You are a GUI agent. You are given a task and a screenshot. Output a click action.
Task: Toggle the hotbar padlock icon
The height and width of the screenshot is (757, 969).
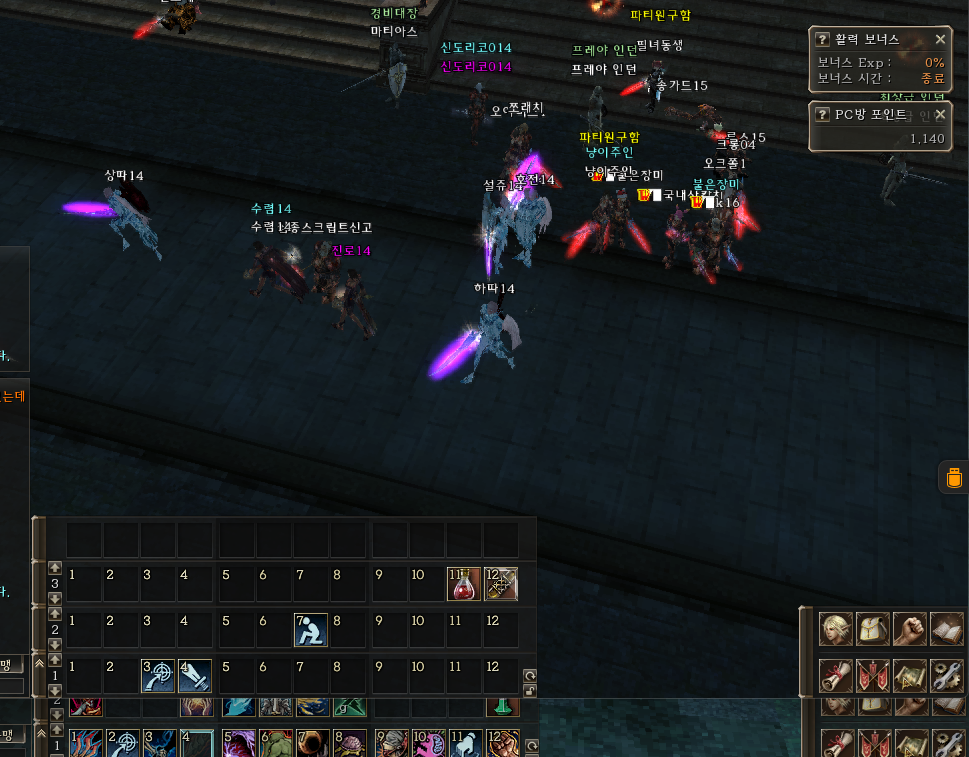click(530, 691)
